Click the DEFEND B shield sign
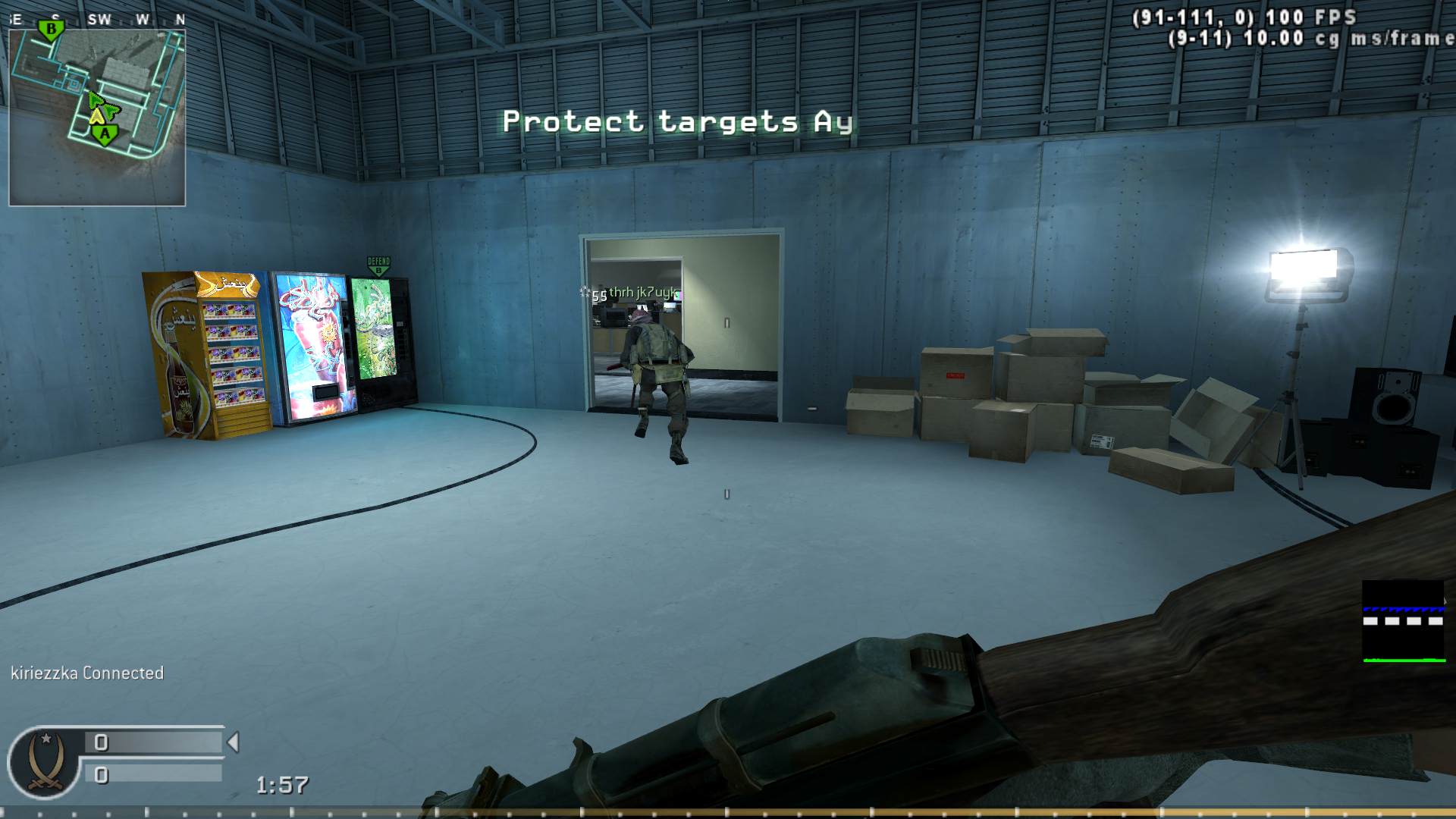The height and width of the screenshot is (819, 1456). click(376, 265)
